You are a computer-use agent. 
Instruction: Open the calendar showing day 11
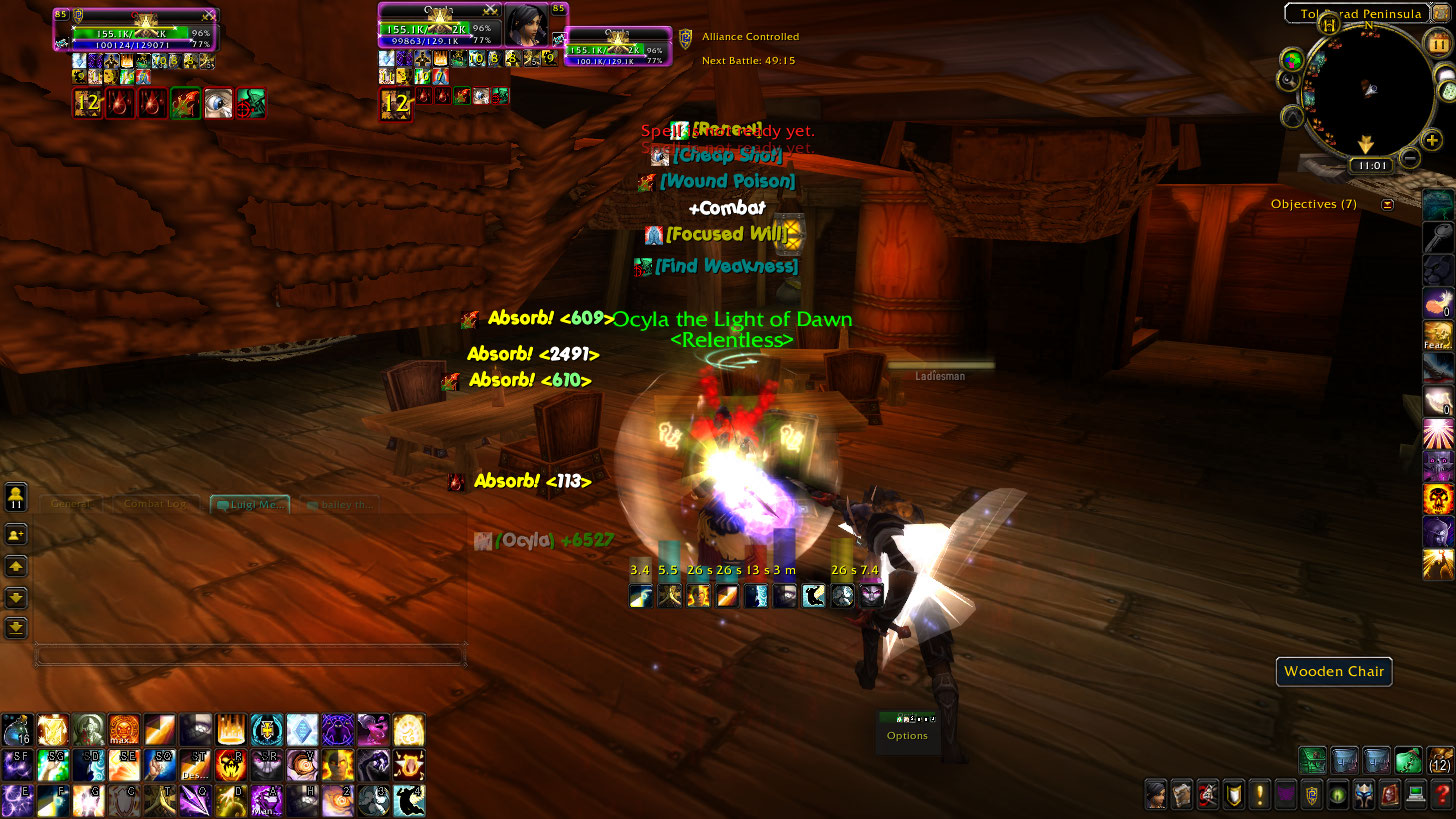[x=1439, y=45]
